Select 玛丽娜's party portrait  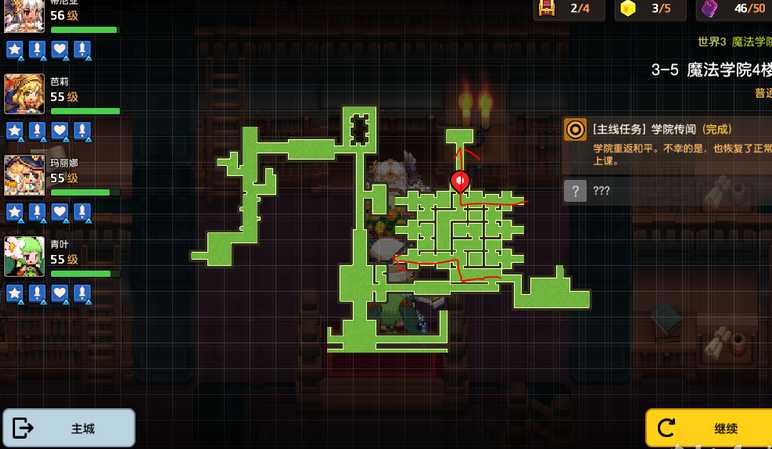tap(24, 176)
